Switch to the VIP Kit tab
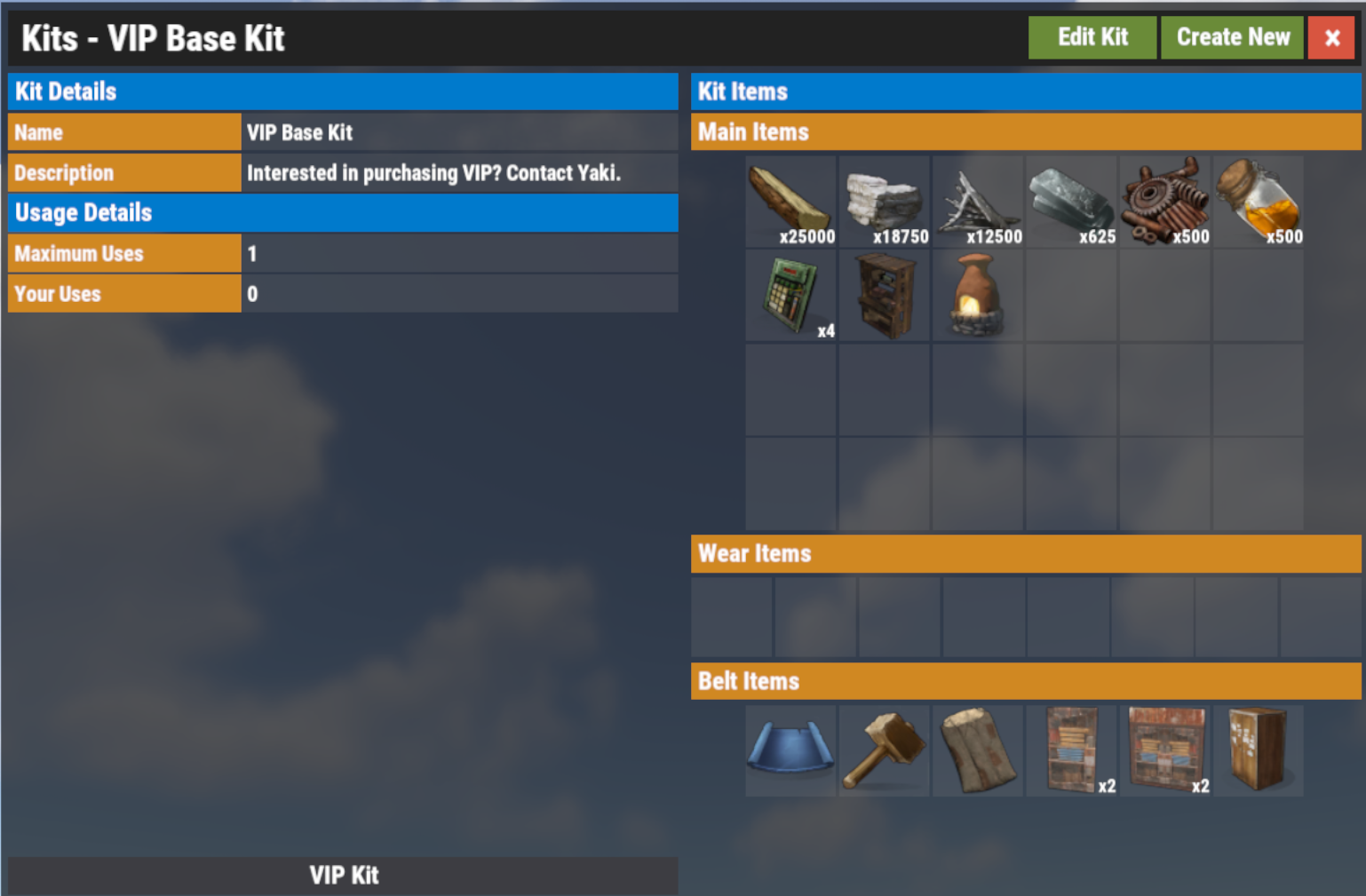 [343, 876]
